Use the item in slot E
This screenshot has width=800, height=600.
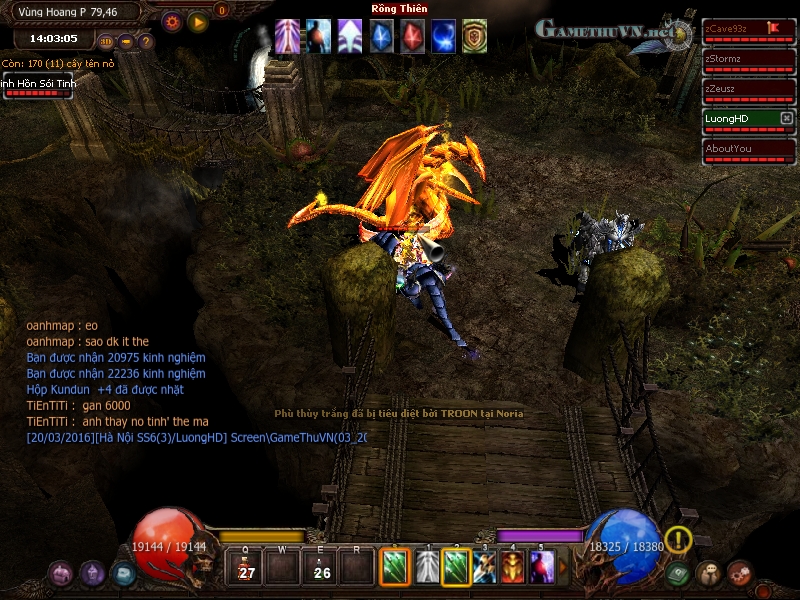tap(321, 568)
